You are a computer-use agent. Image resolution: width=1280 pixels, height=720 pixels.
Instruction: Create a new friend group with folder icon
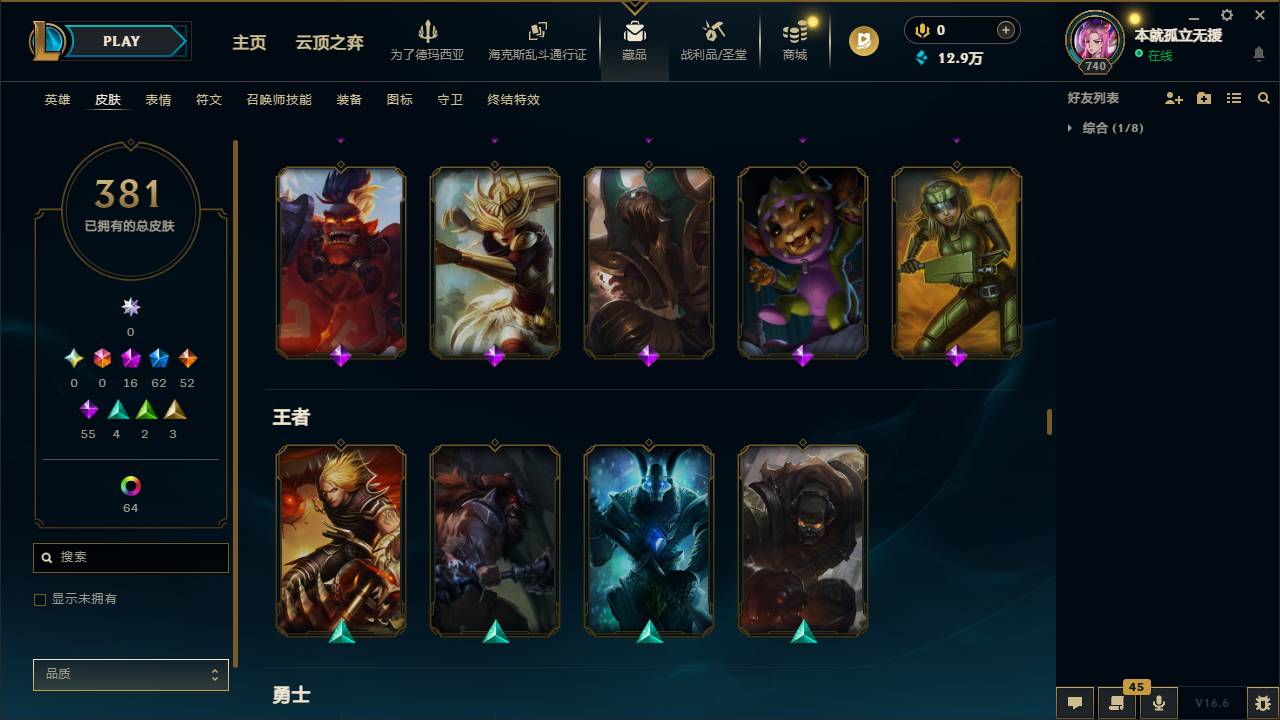point(1203,97)
